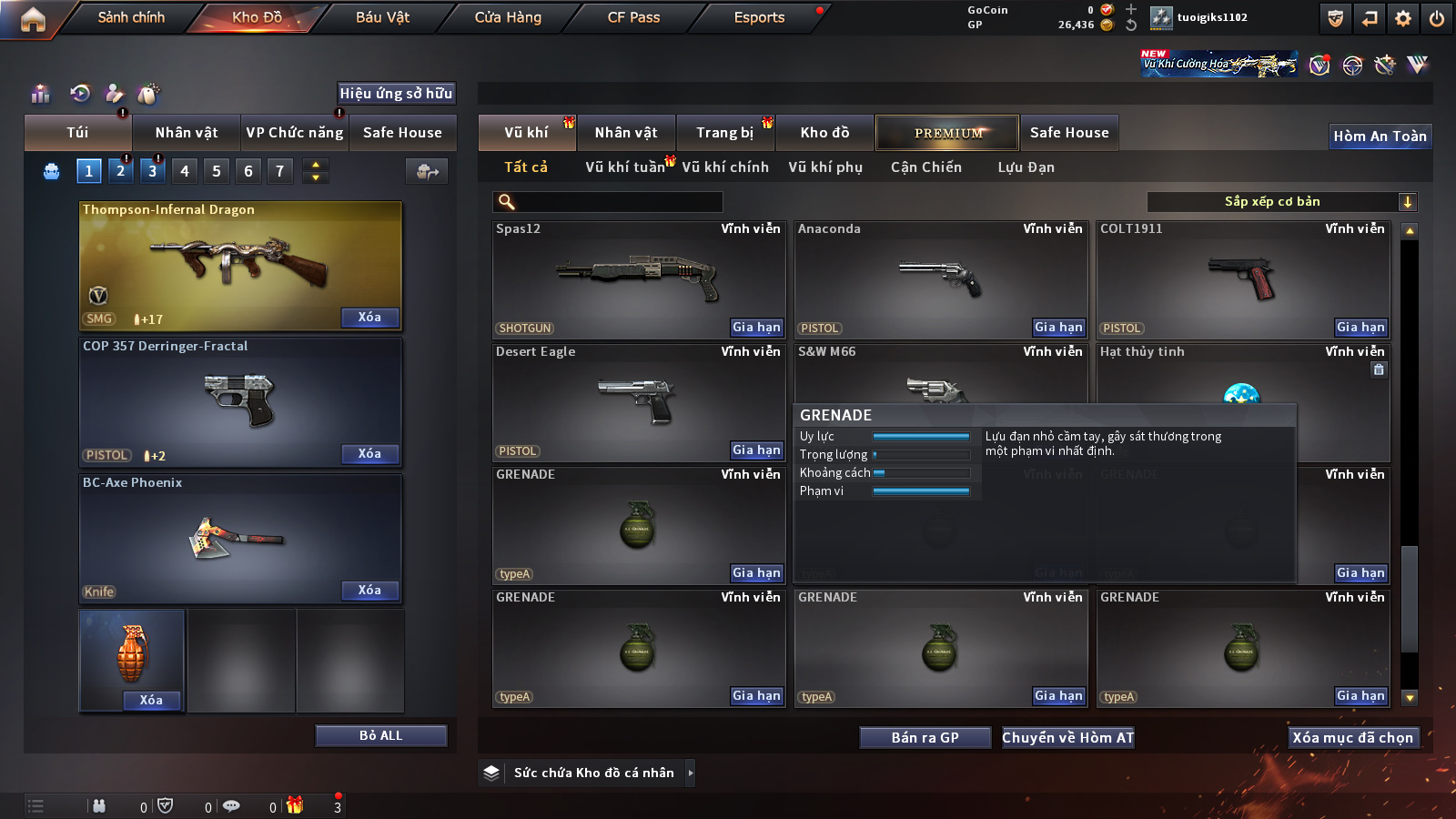Open the Hòm An Toàn safe box
This screenshot has height=819, width=1456.
(x=1380, y=136)
